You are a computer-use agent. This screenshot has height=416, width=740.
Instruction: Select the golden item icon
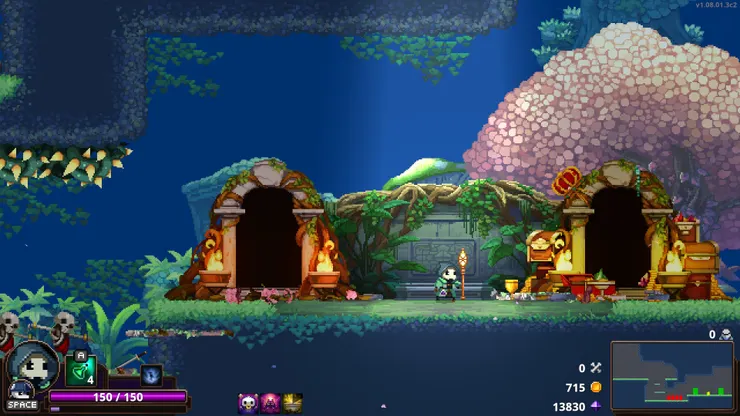coord(292,403)
